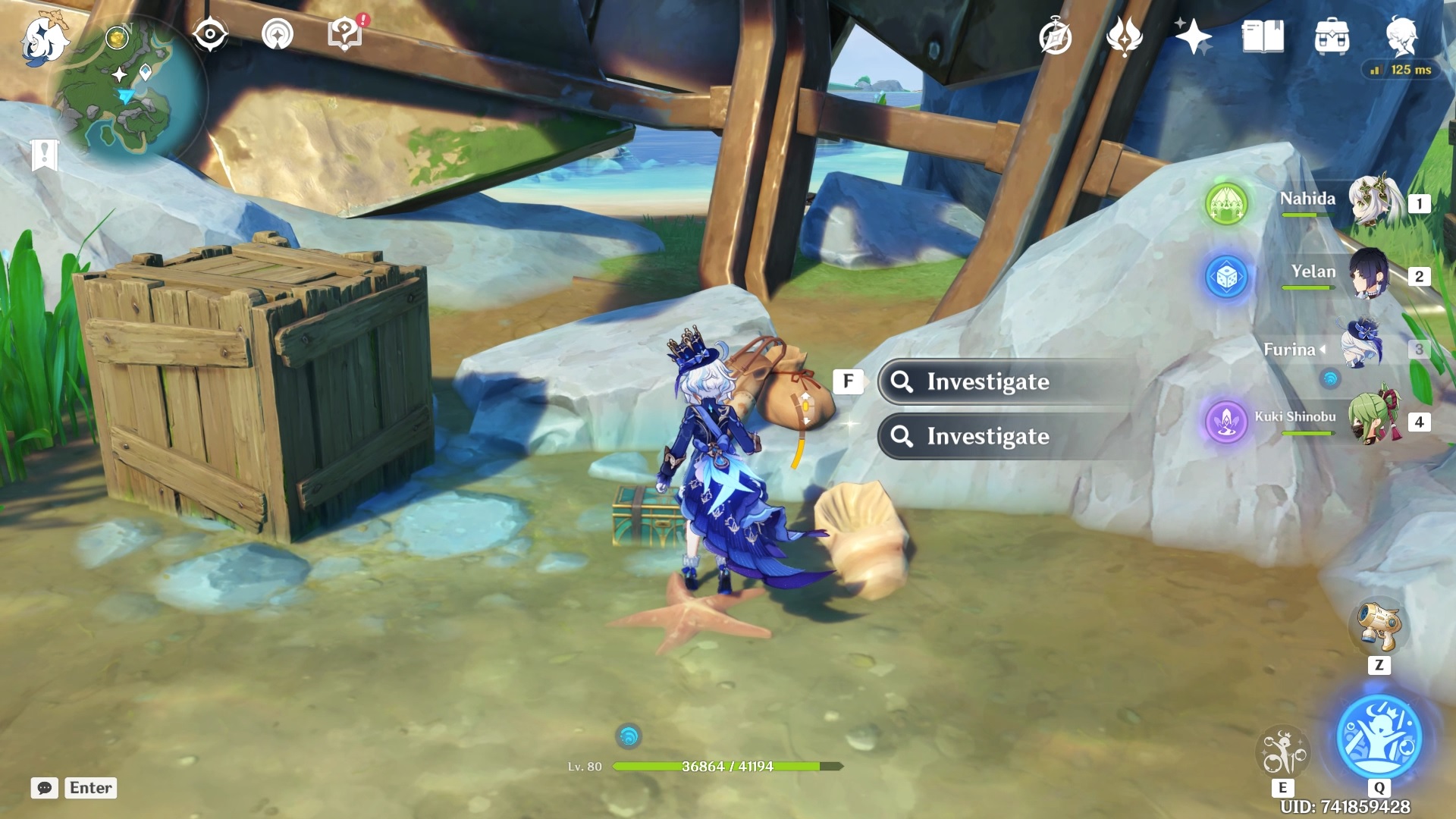
Task: Use the gadget above the Z key
Action: coord(1379,627)
